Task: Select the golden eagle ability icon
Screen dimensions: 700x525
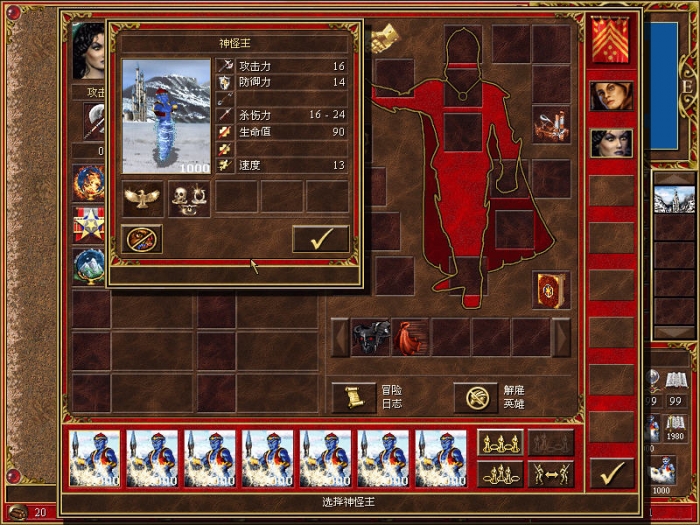Action: coord(142,197)
